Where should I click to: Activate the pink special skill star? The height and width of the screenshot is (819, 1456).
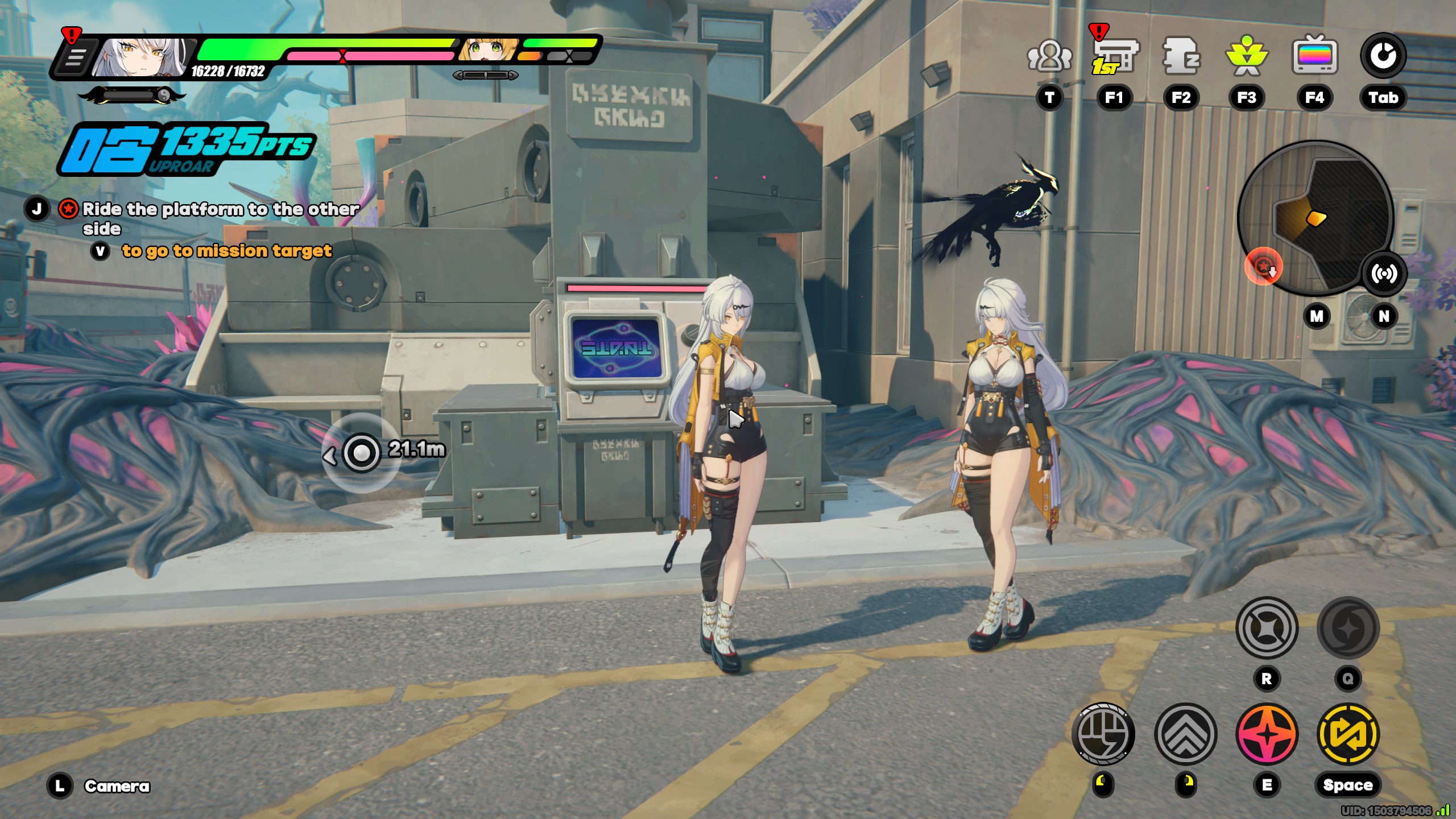click(x=1267, y=734)
